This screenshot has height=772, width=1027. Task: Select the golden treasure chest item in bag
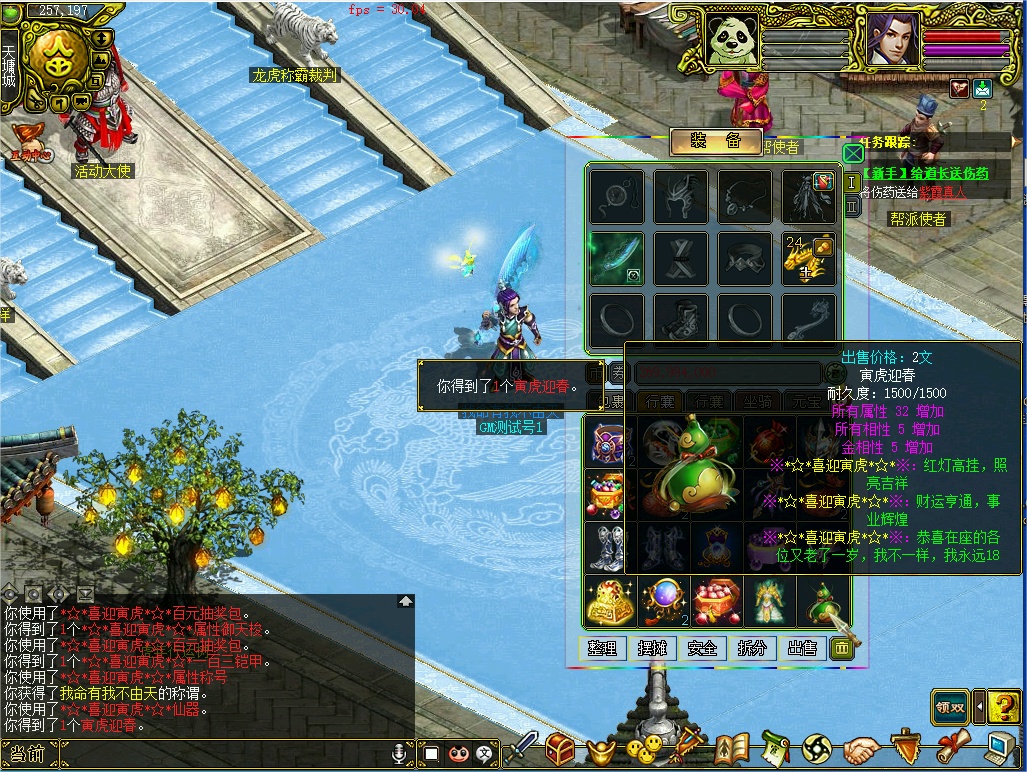609,602
